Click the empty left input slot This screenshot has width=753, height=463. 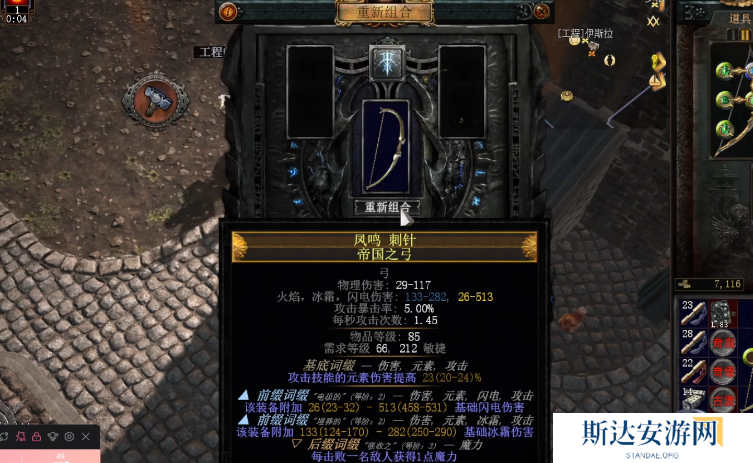tap(310, 92)
